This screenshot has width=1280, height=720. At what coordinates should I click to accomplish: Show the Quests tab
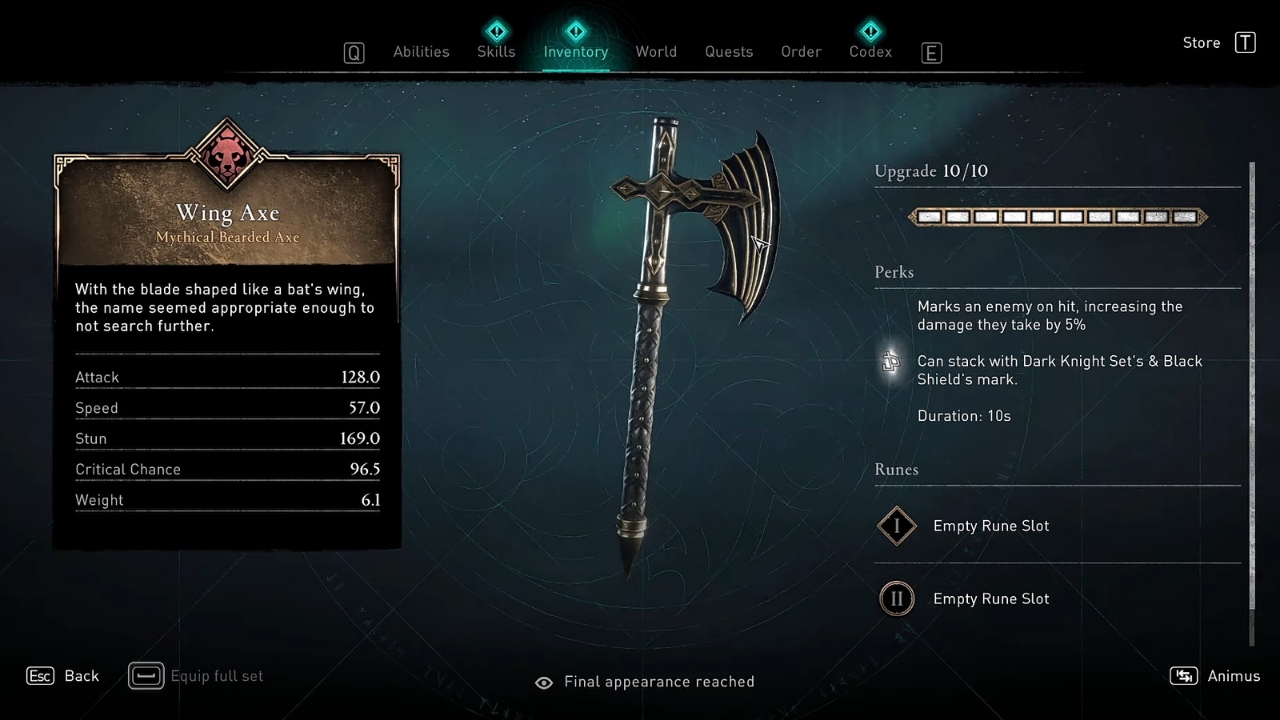click(729, 52)
